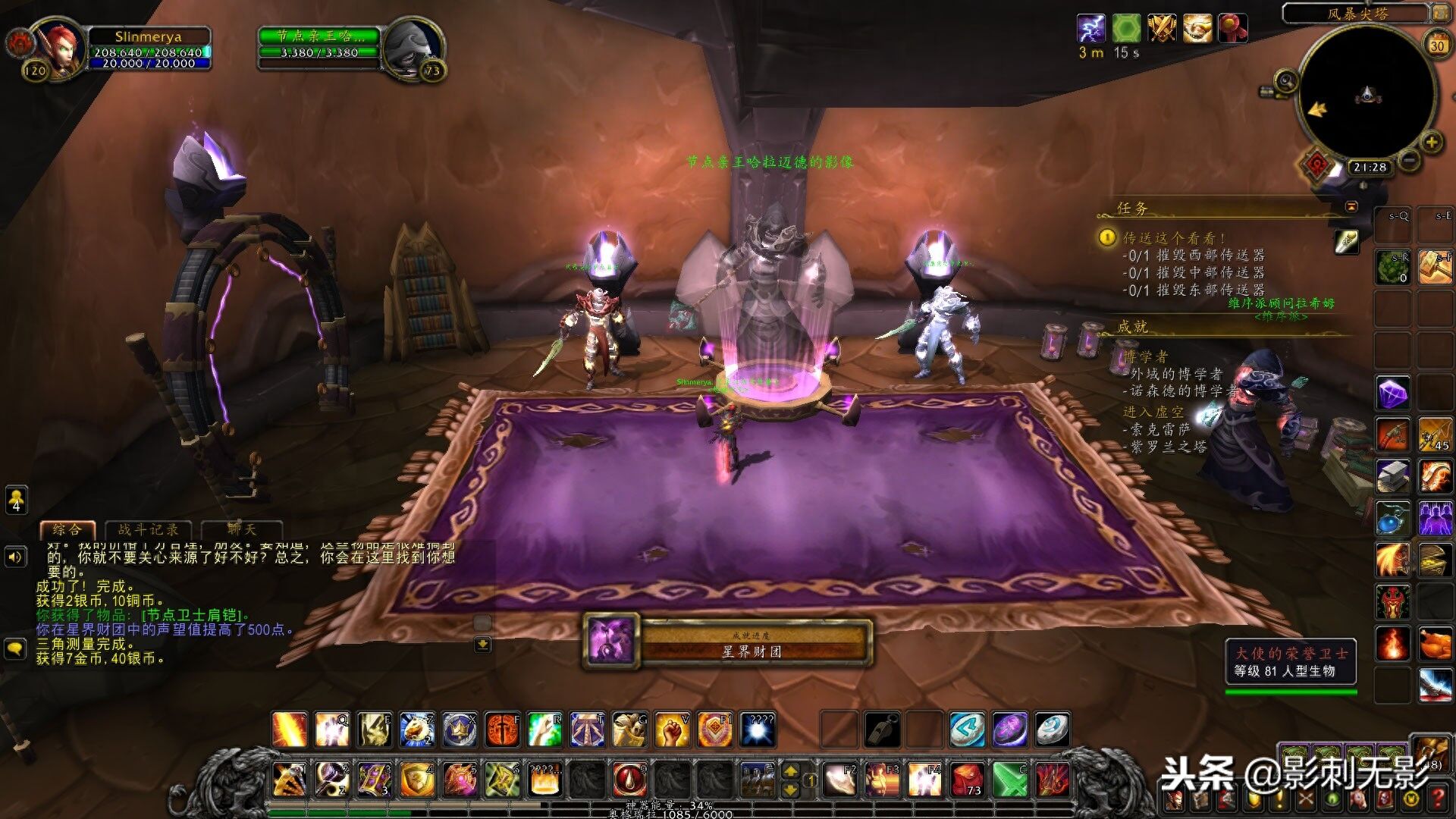The height and width of the screenshot is (819, 1456).
Task: Switch to the 聊天 chat tab
Action: pyautogui.click(x=242, y=529)
